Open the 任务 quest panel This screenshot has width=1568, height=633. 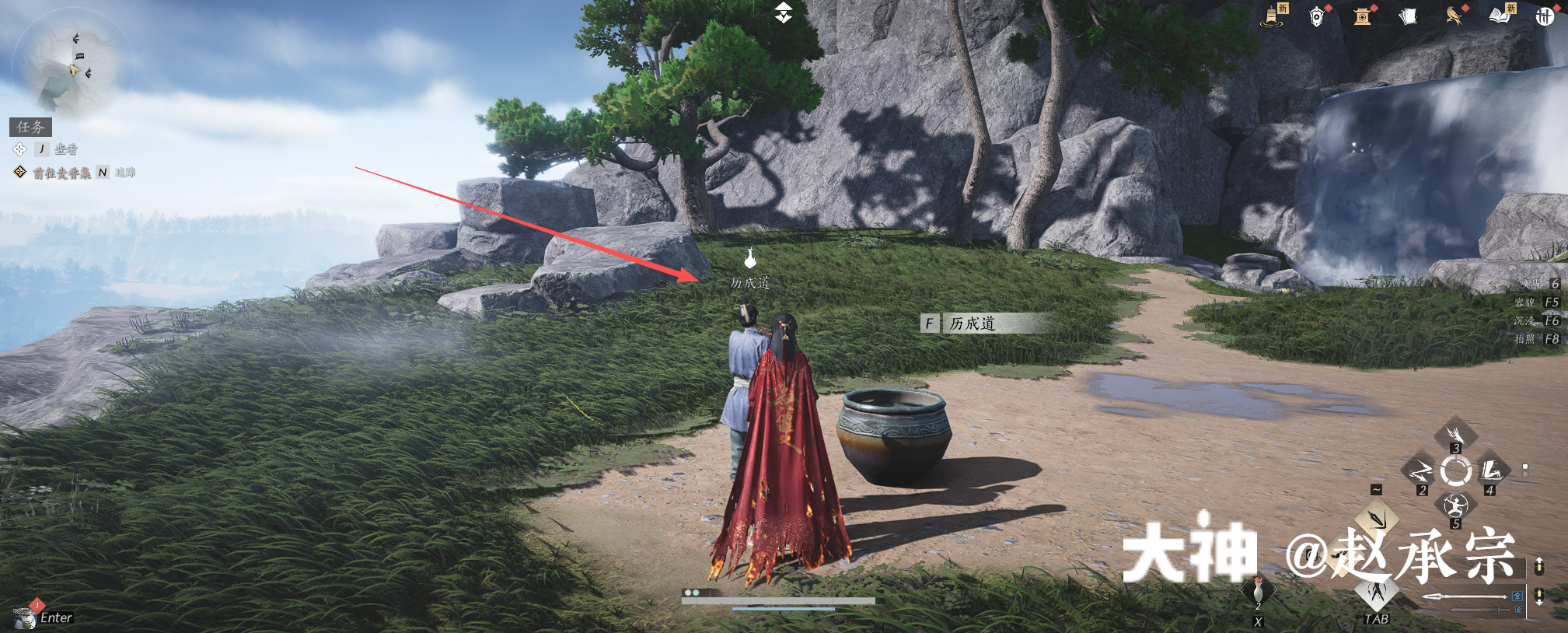[x=31, y=127]
